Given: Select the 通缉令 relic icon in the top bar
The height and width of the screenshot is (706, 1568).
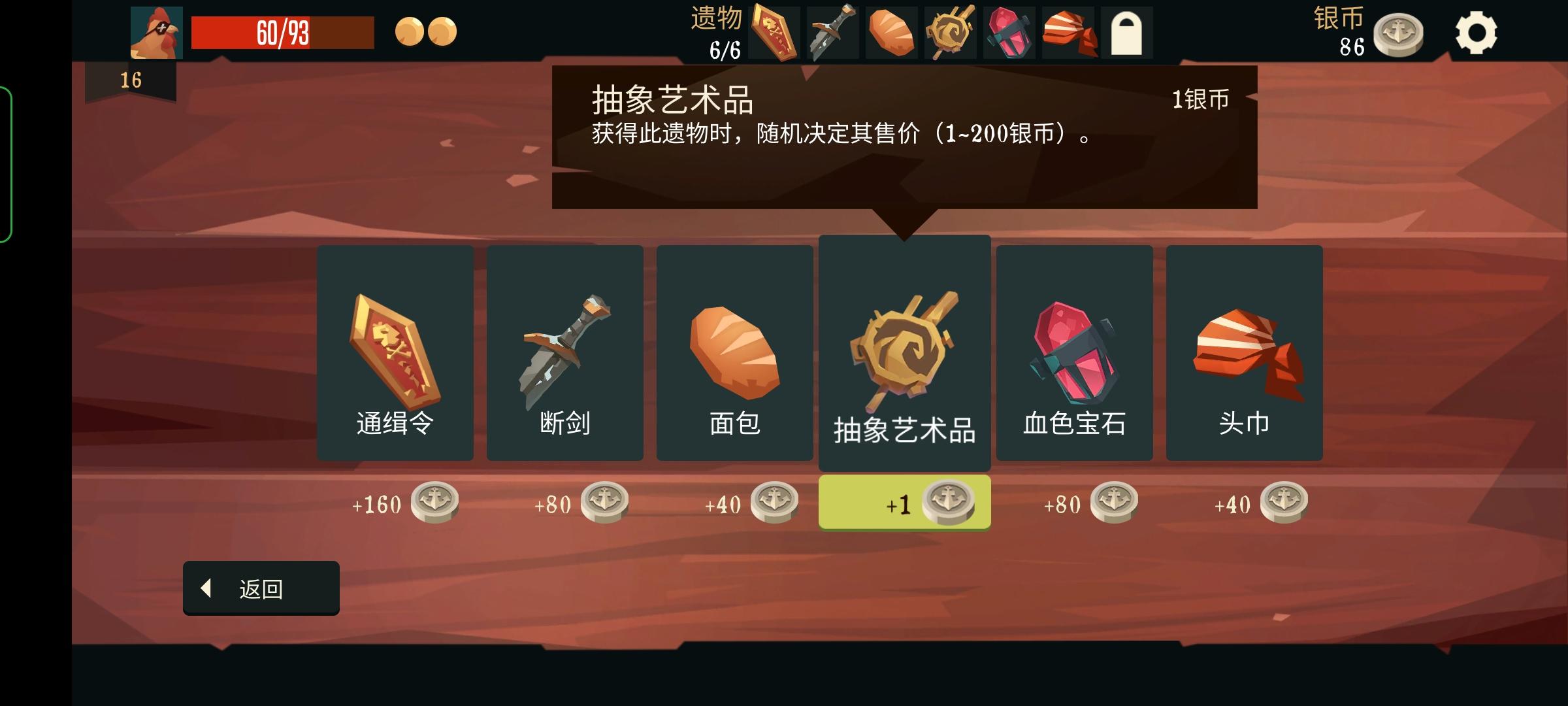Looking at the screenshot, I should pyautogui.click(x=775, y=31).
